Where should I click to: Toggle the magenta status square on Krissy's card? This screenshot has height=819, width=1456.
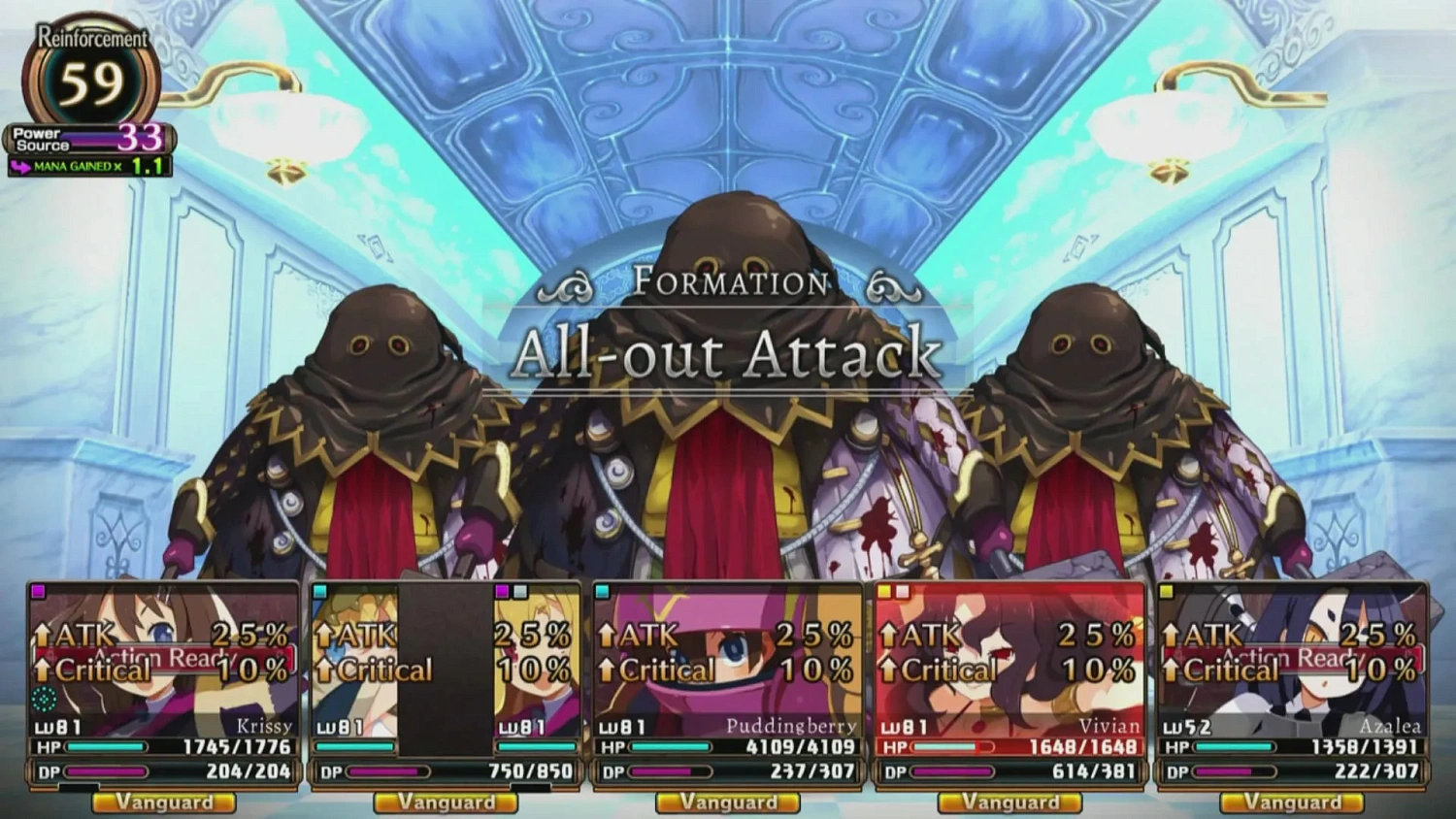pyautogui.click(x=36, y=589)
